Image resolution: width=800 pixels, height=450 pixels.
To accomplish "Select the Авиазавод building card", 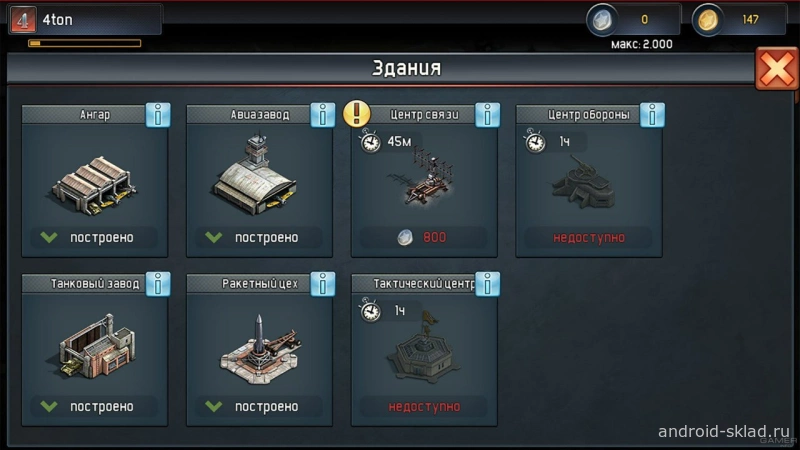I will pyautogui.click(x=259, y=180).
